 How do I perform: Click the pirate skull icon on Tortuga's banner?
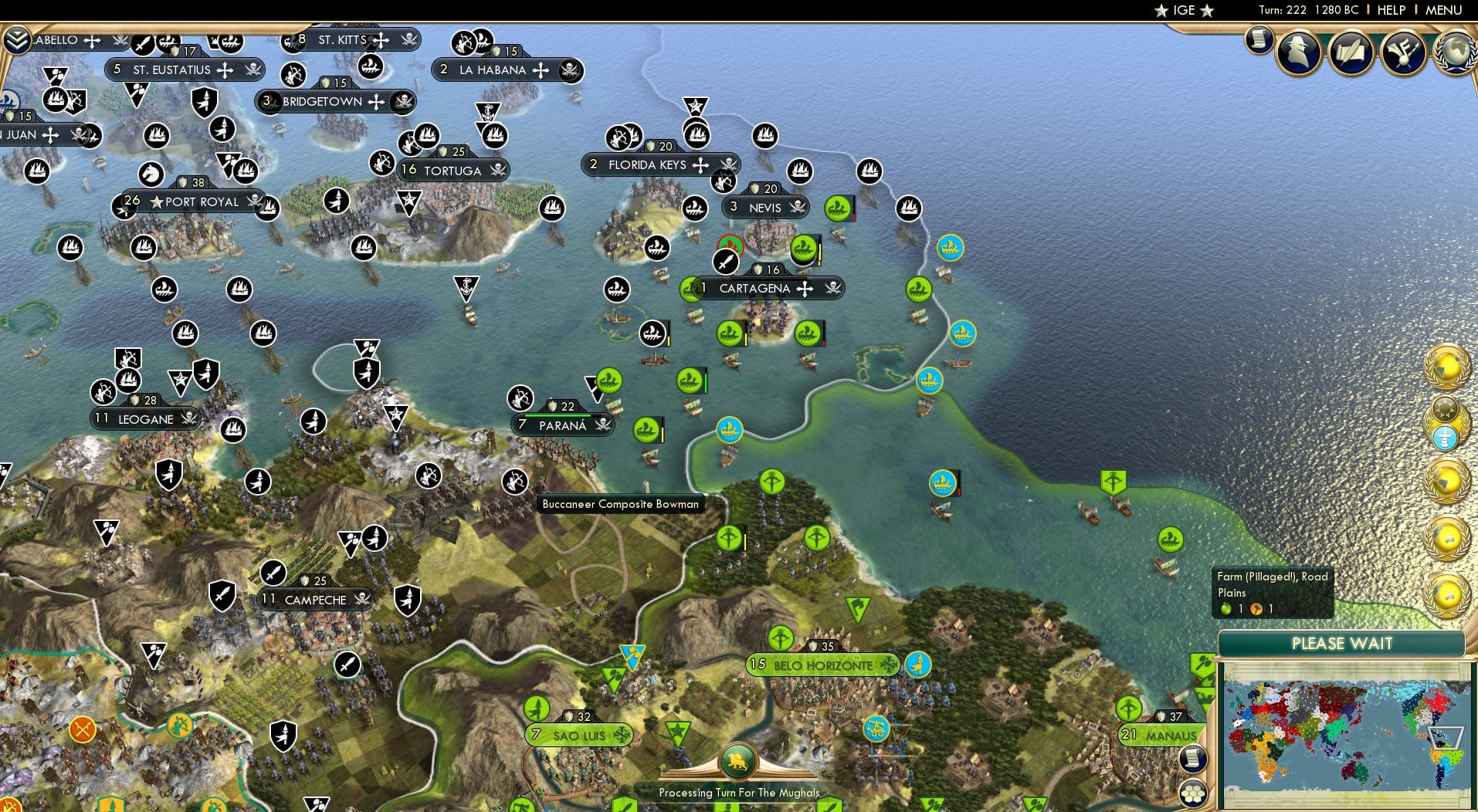click(498, 171)
